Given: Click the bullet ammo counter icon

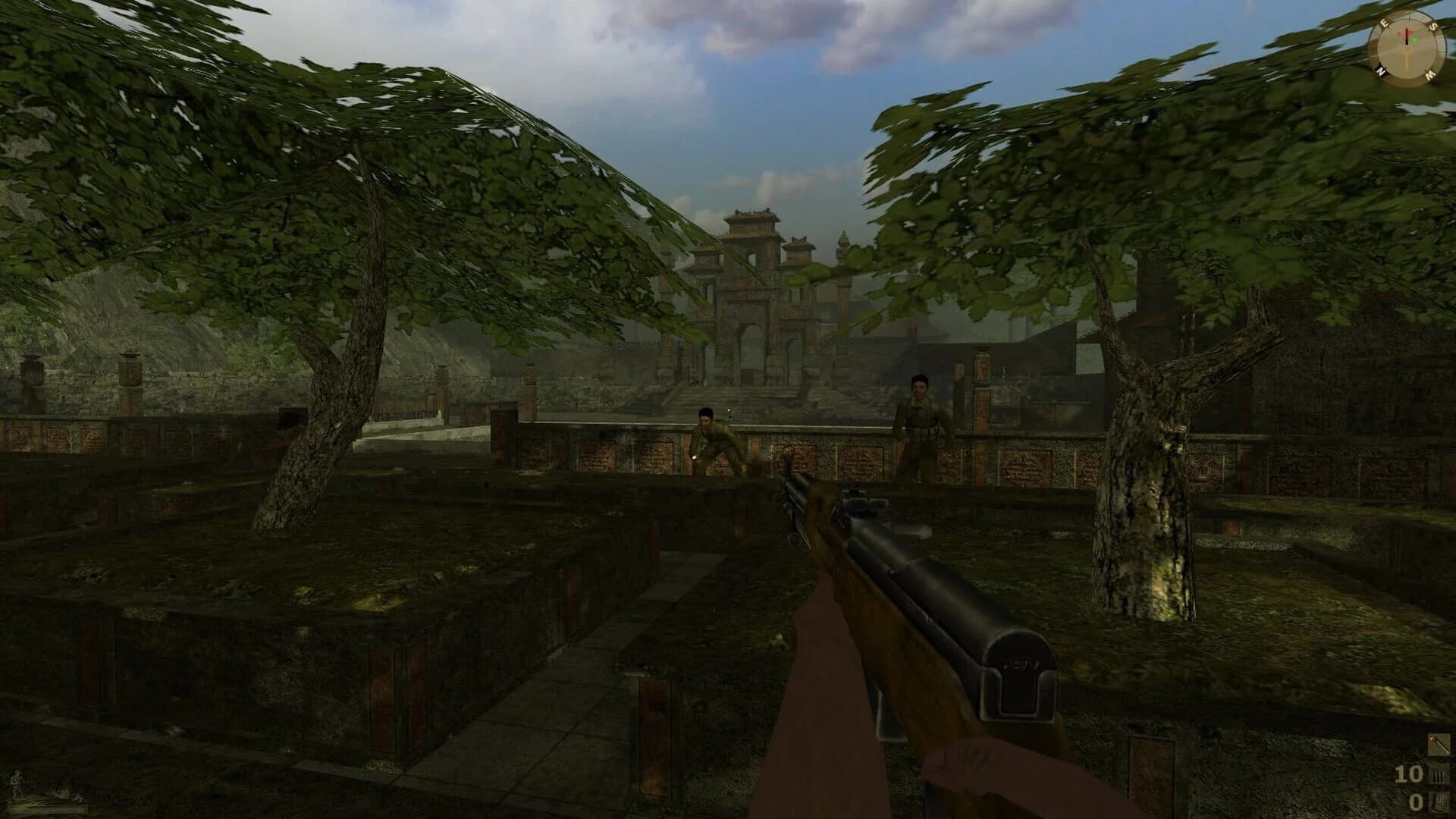Looking at the screenshot, I should [x=1439, y=775].
